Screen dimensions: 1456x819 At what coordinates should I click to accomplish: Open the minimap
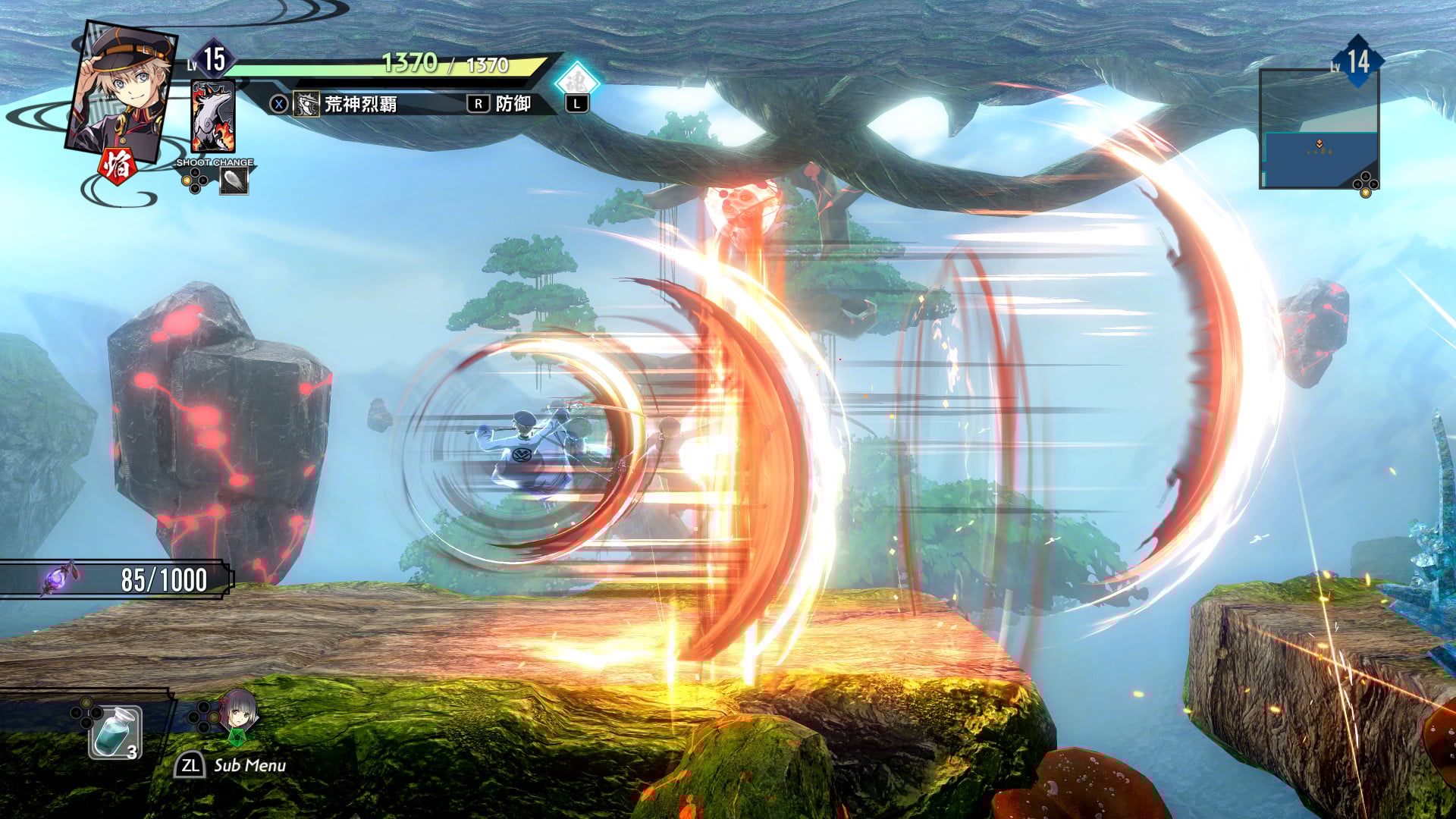[x=1318, y=129]
